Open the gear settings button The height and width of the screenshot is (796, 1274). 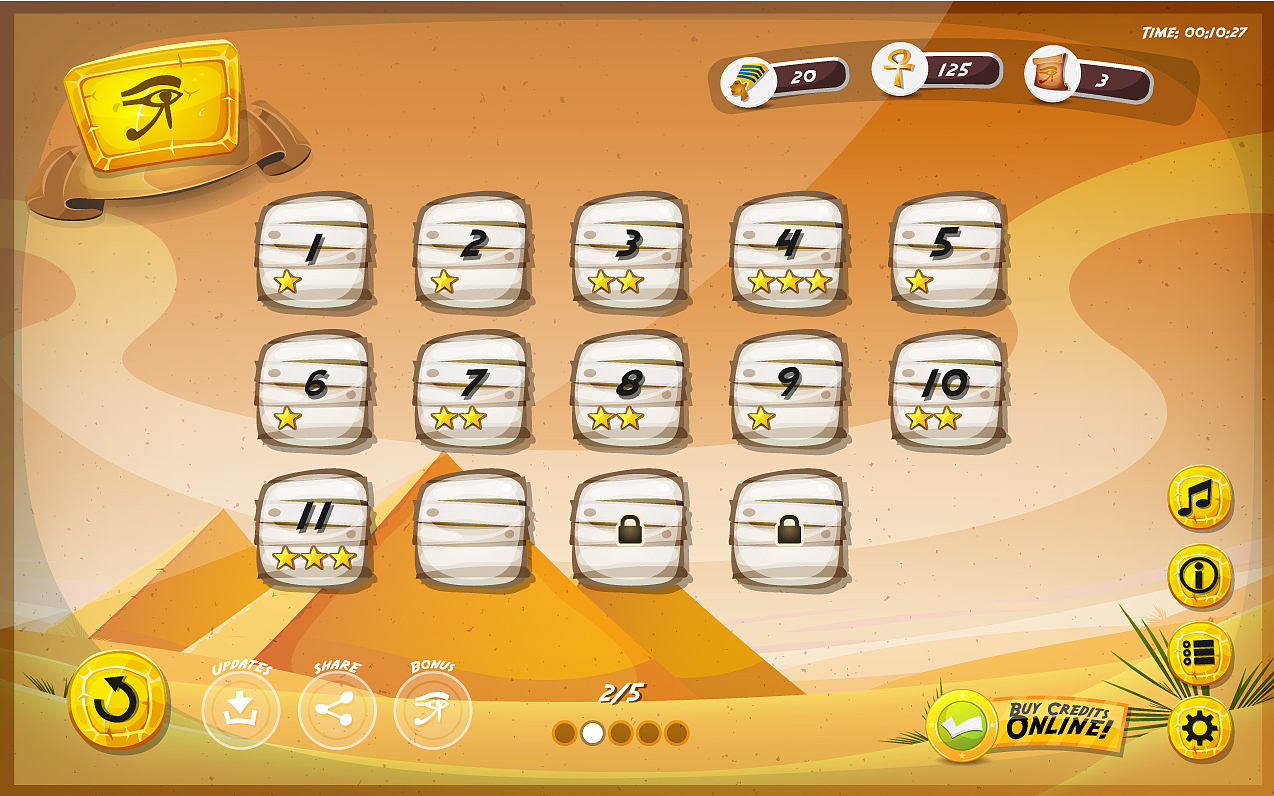1199,730
